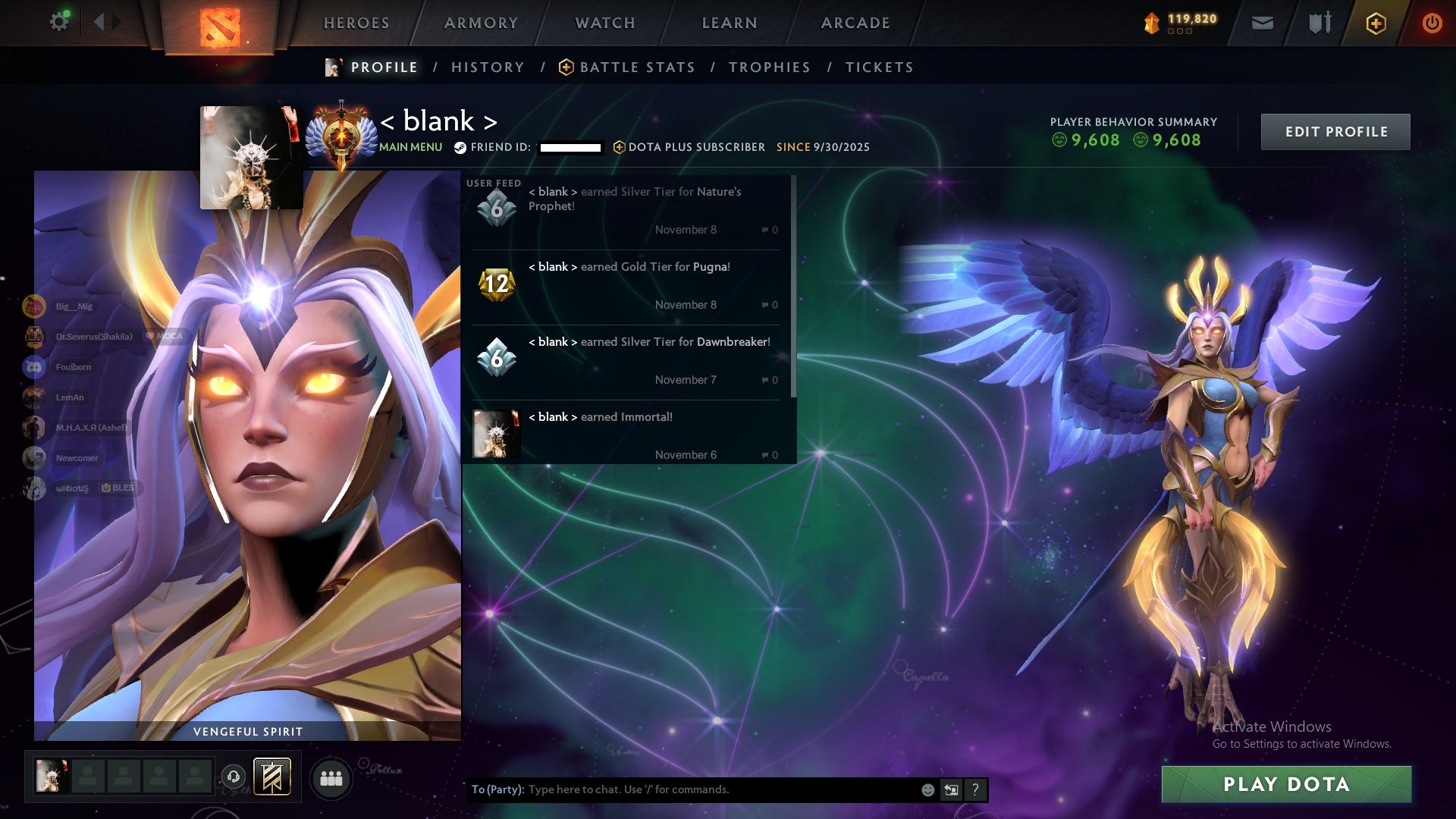
Task: Click the party chat input field
Action: pos(682,789)
